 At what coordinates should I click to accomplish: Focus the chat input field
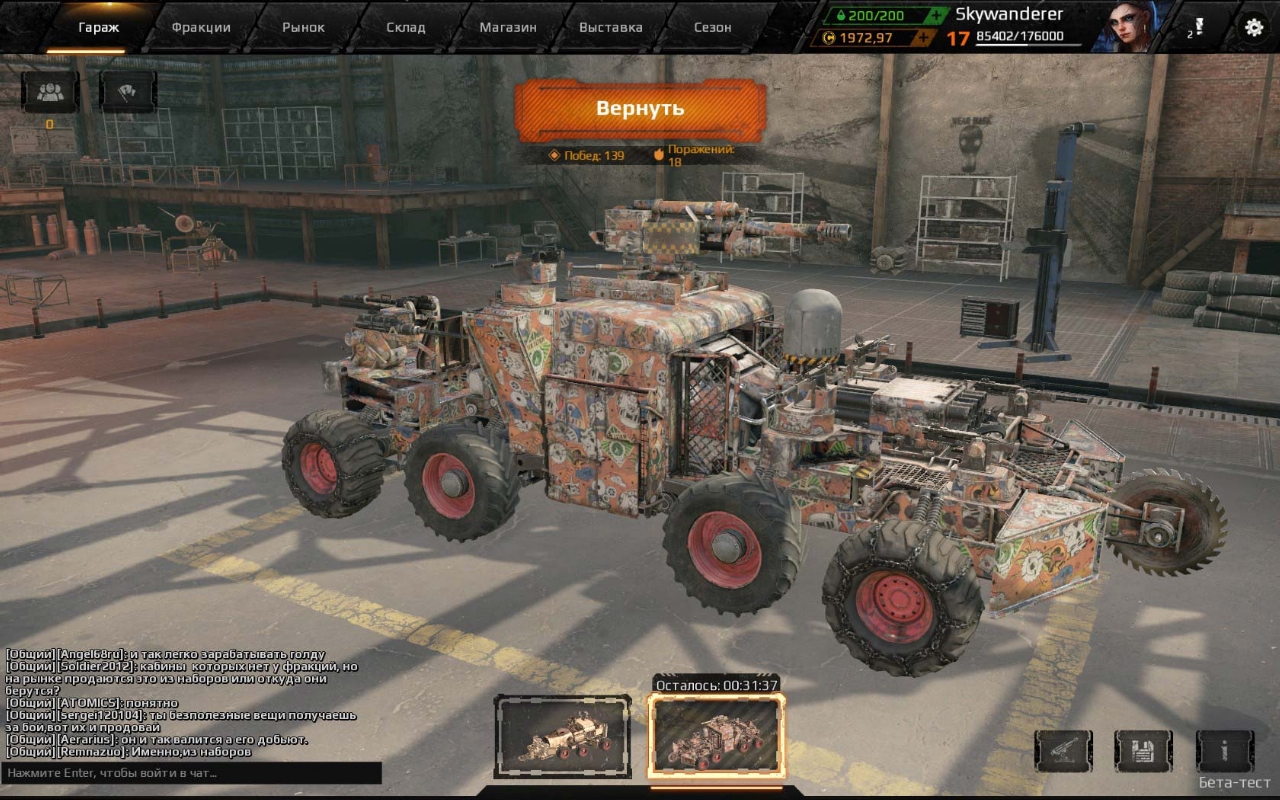pos(190,773)
